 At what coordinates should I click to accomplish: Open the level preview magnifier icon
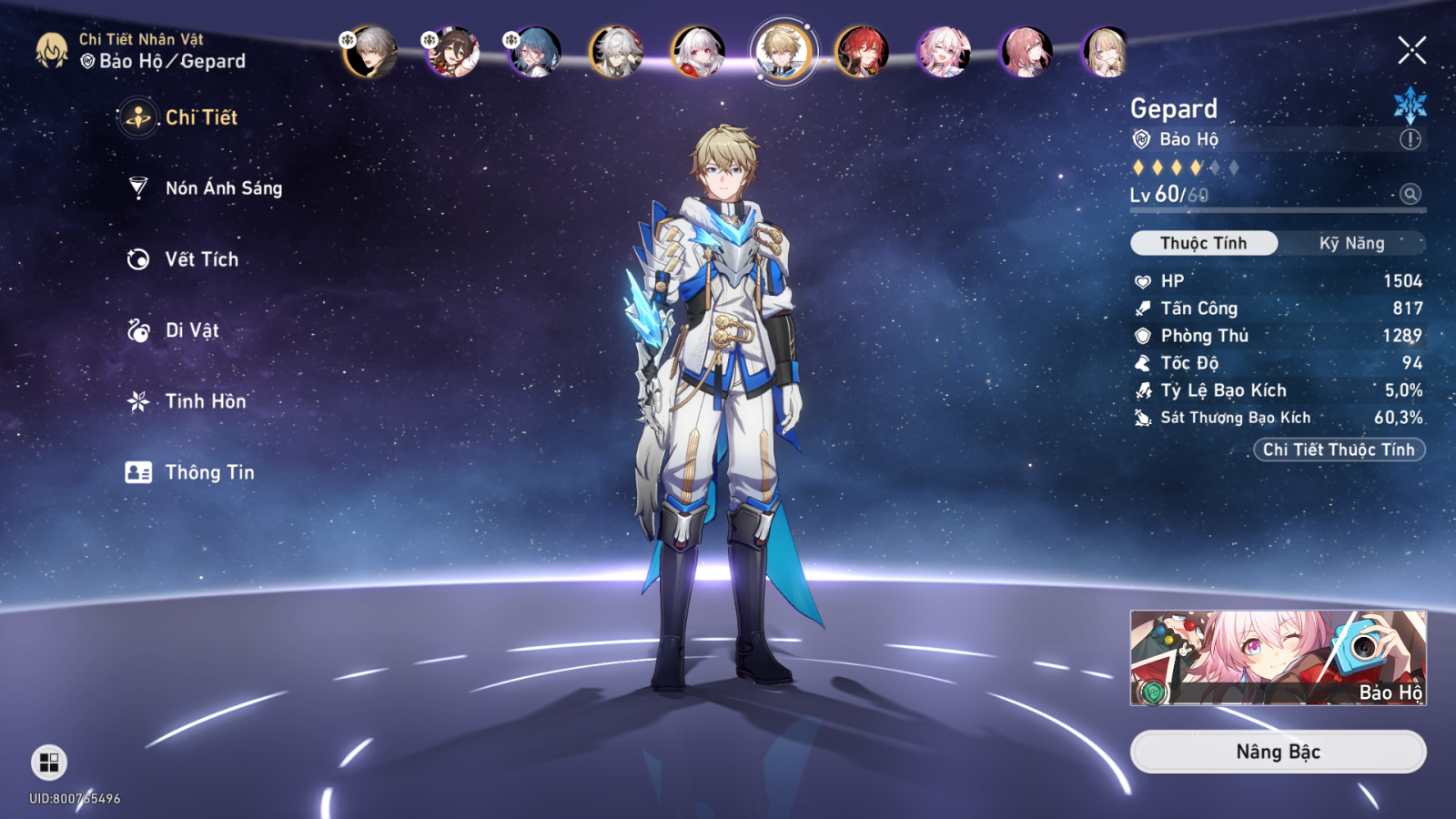click(x=1410, y=194)
